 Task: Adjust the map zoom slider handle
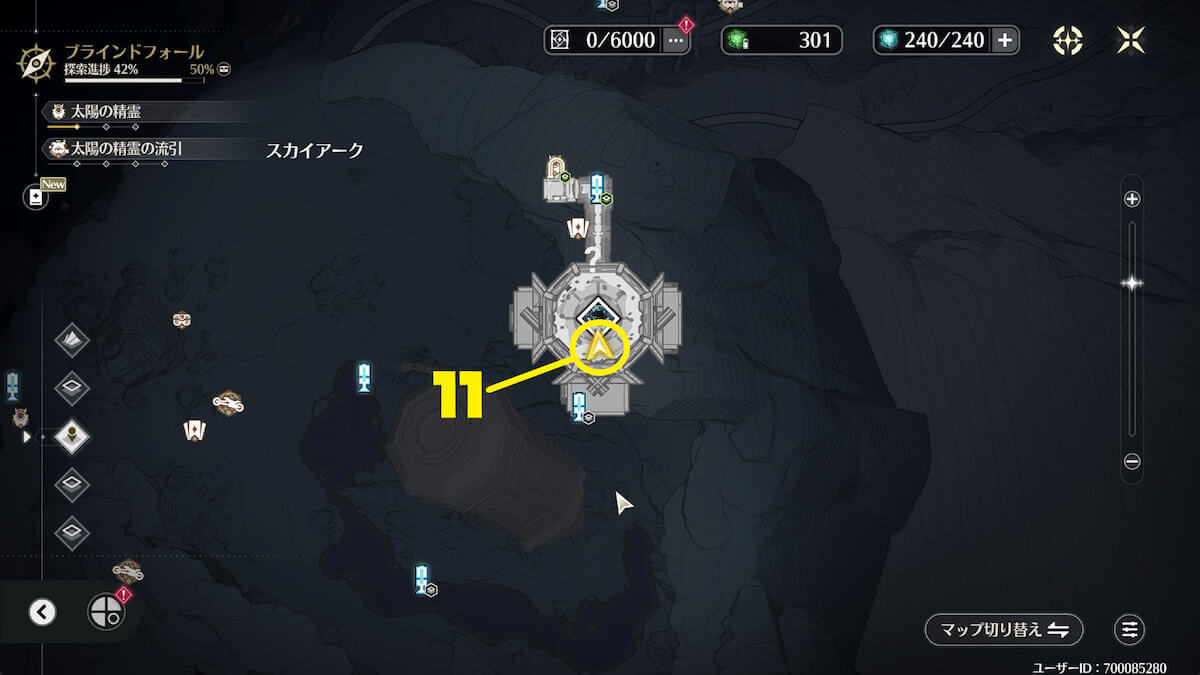1132,283
